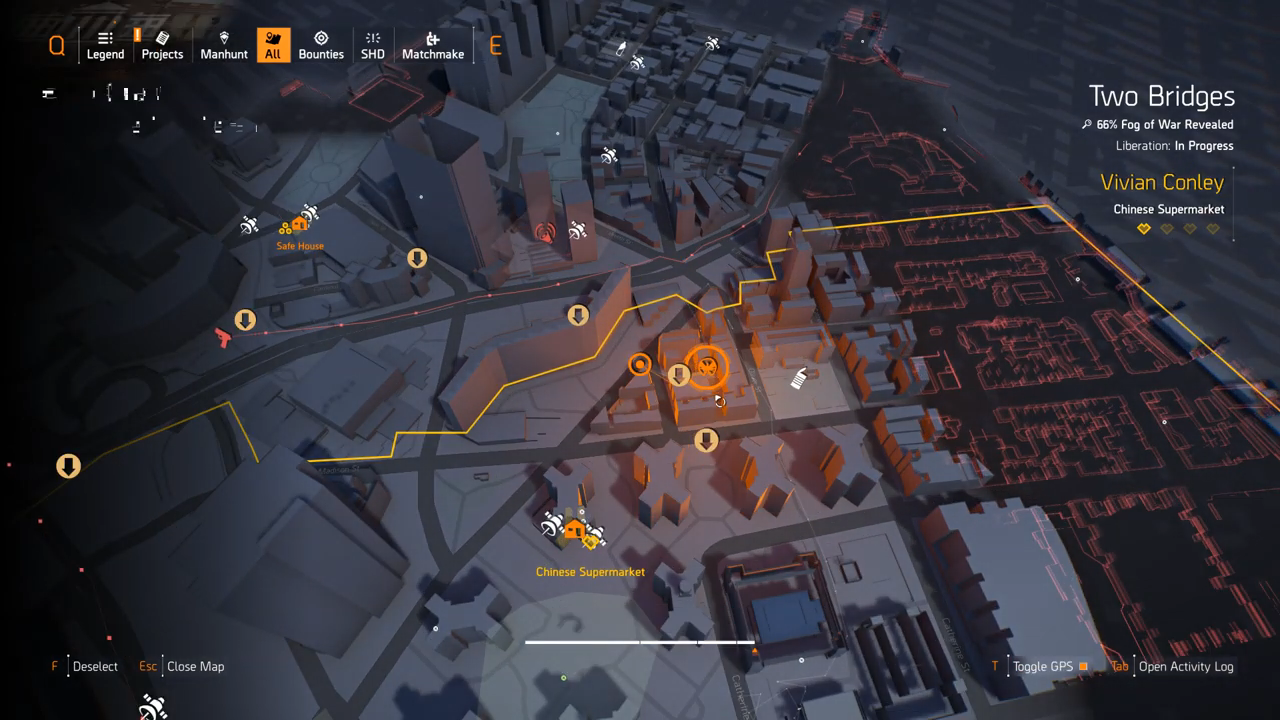Open the Matchmake option
Viewport: 1280px width, 720px height.
[433, 45]
